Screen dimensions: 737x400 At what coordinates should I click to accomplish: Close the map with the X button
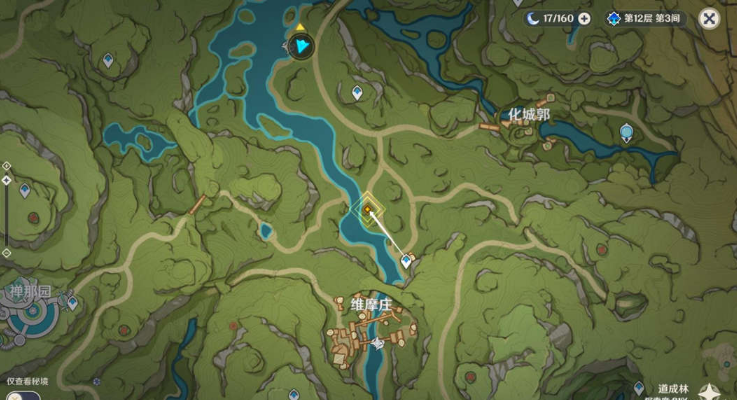(x=708, y=18)
